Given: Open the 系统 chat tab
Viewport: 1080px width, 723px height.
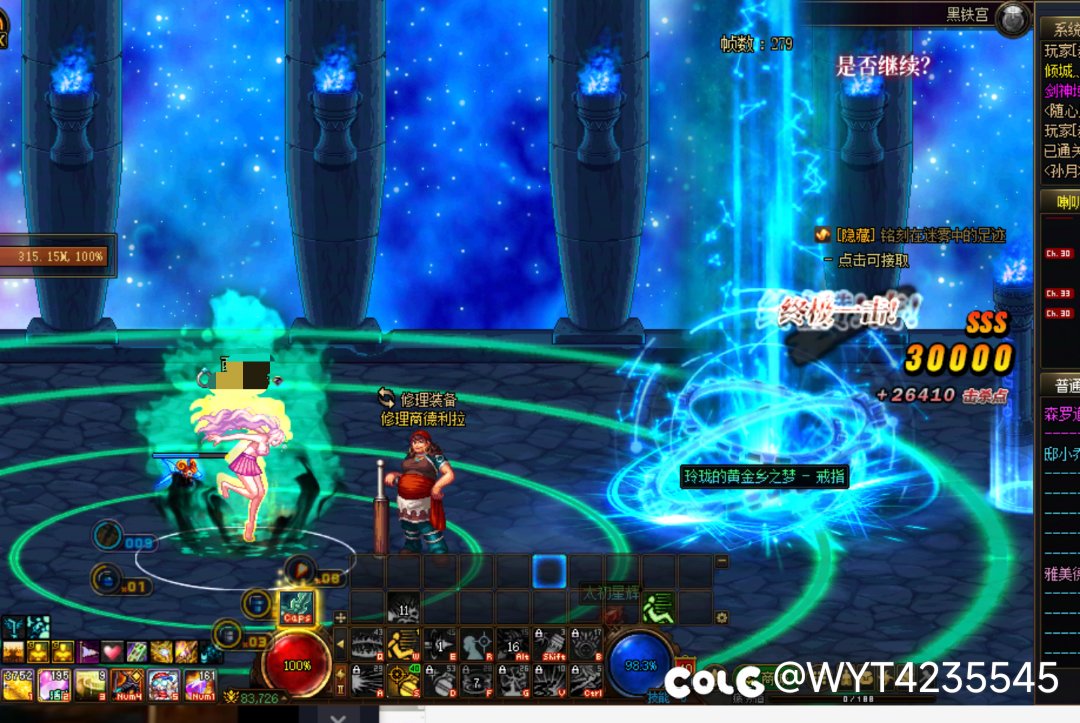Looking at the screenshot, I should pyautogui.click(x=1060, y=28).
